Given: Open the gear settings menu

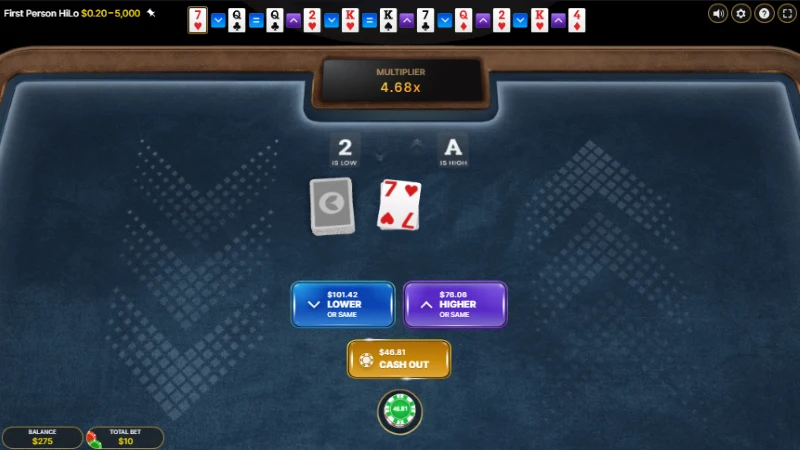Looking at the screenshot, I should click(x=741, y=13).
